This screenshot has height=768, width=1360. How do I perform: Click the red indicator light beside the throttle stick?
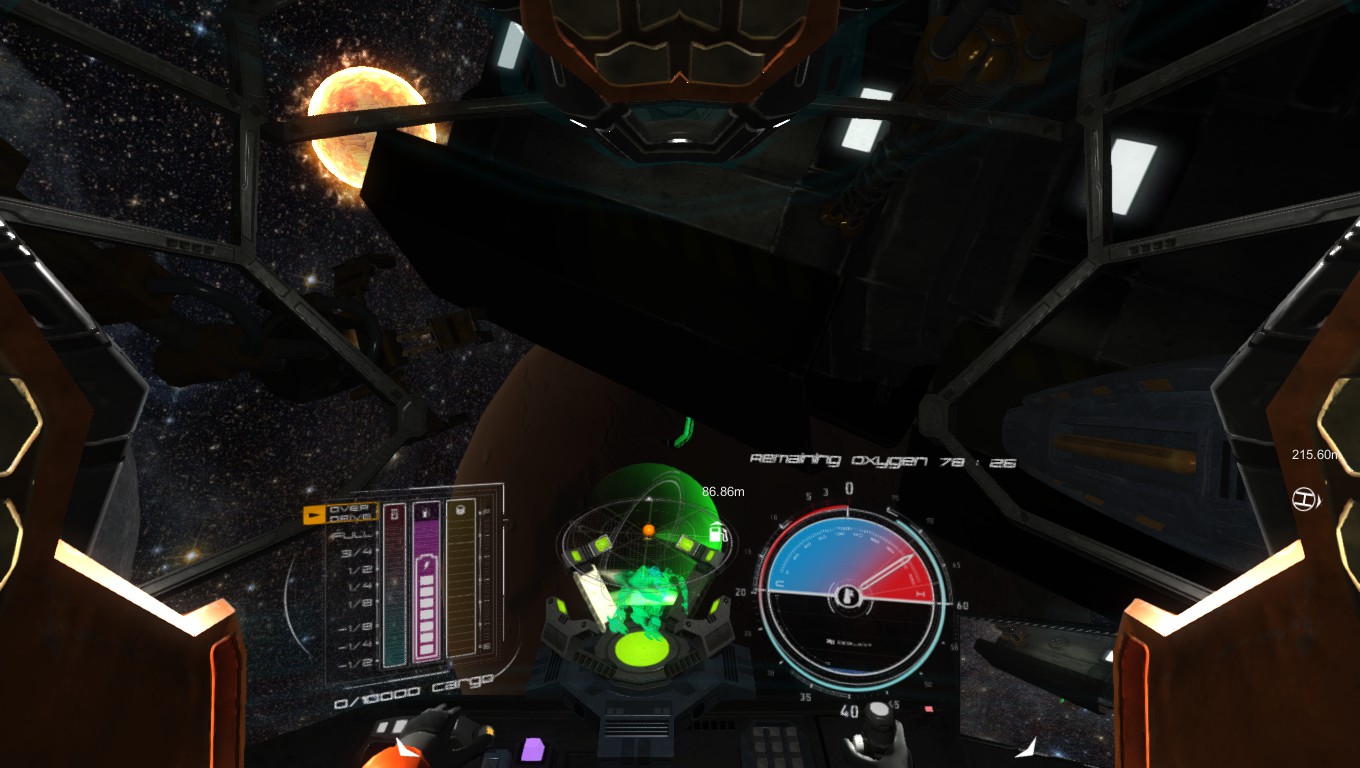point(929,709)
